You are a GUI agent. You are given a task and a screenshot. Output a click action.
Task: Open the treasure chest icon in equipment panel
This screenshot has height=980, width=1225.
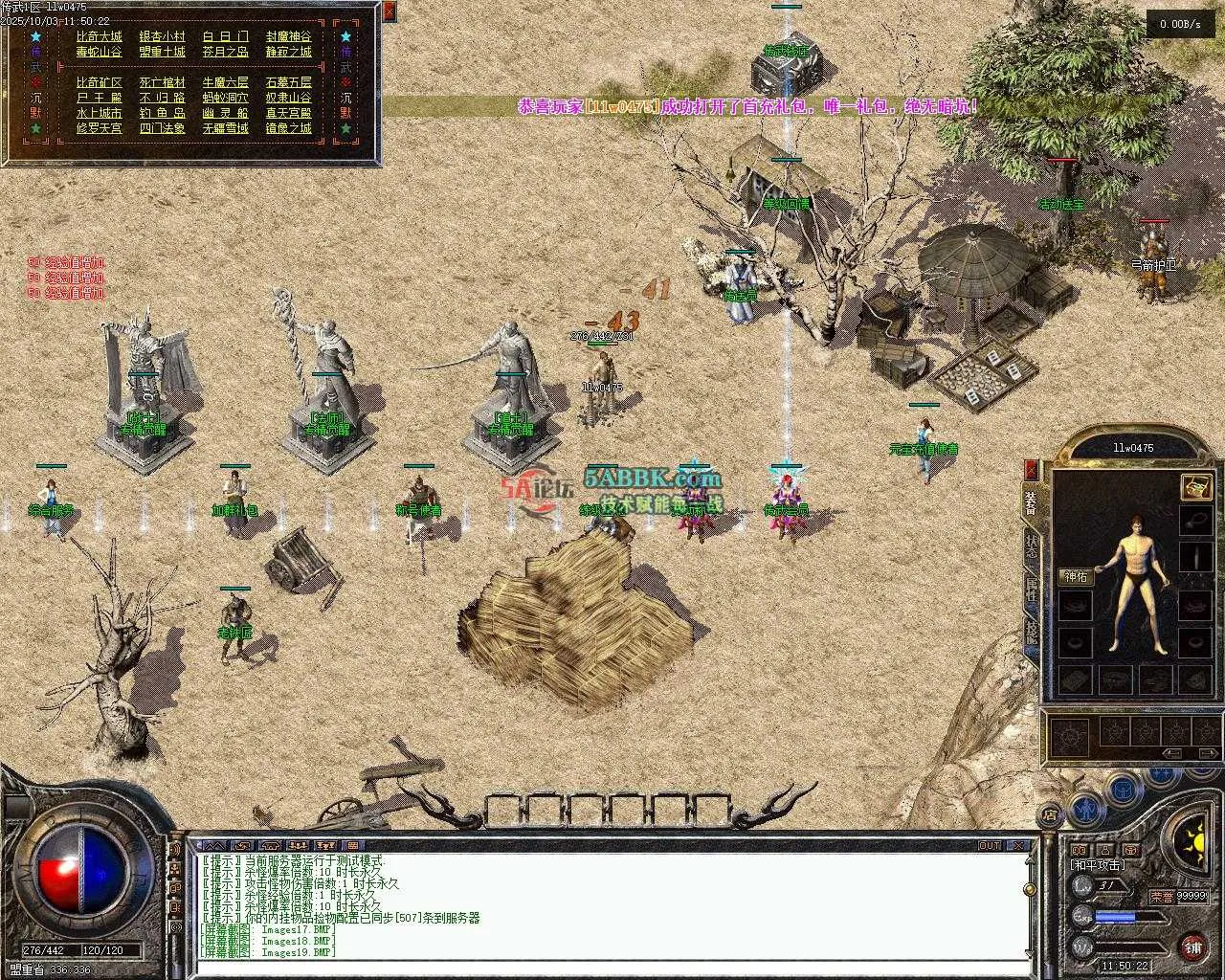pos(1195,487)
